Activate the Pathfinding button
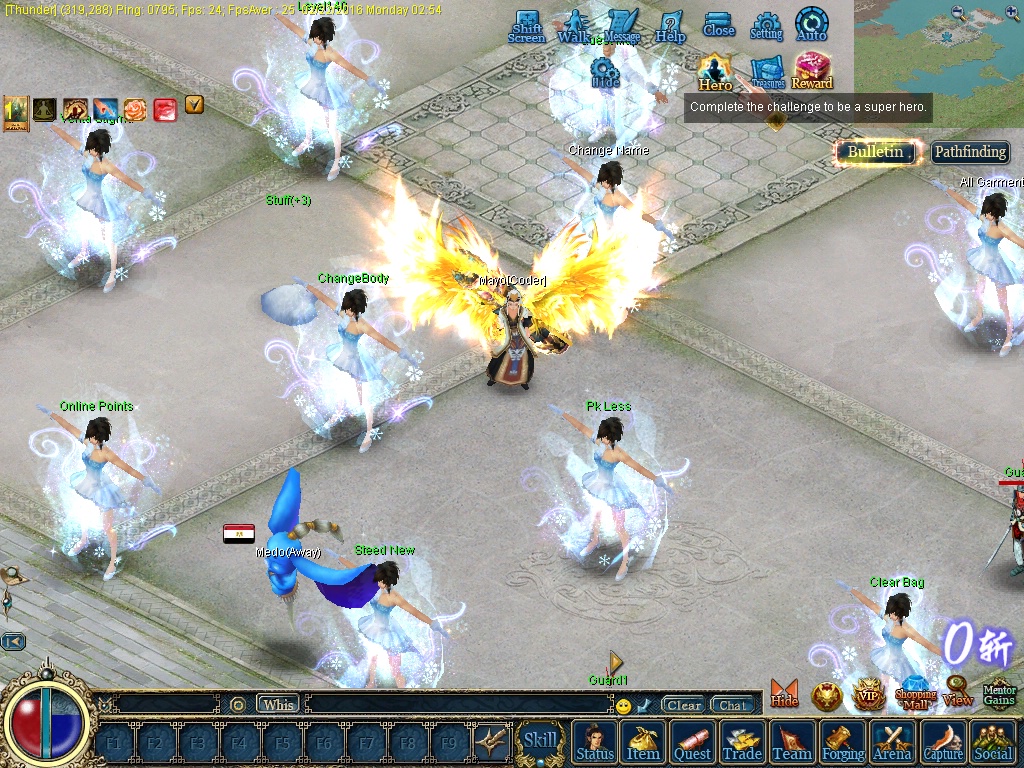The image size is (1024, 768). tap(970, 152)
